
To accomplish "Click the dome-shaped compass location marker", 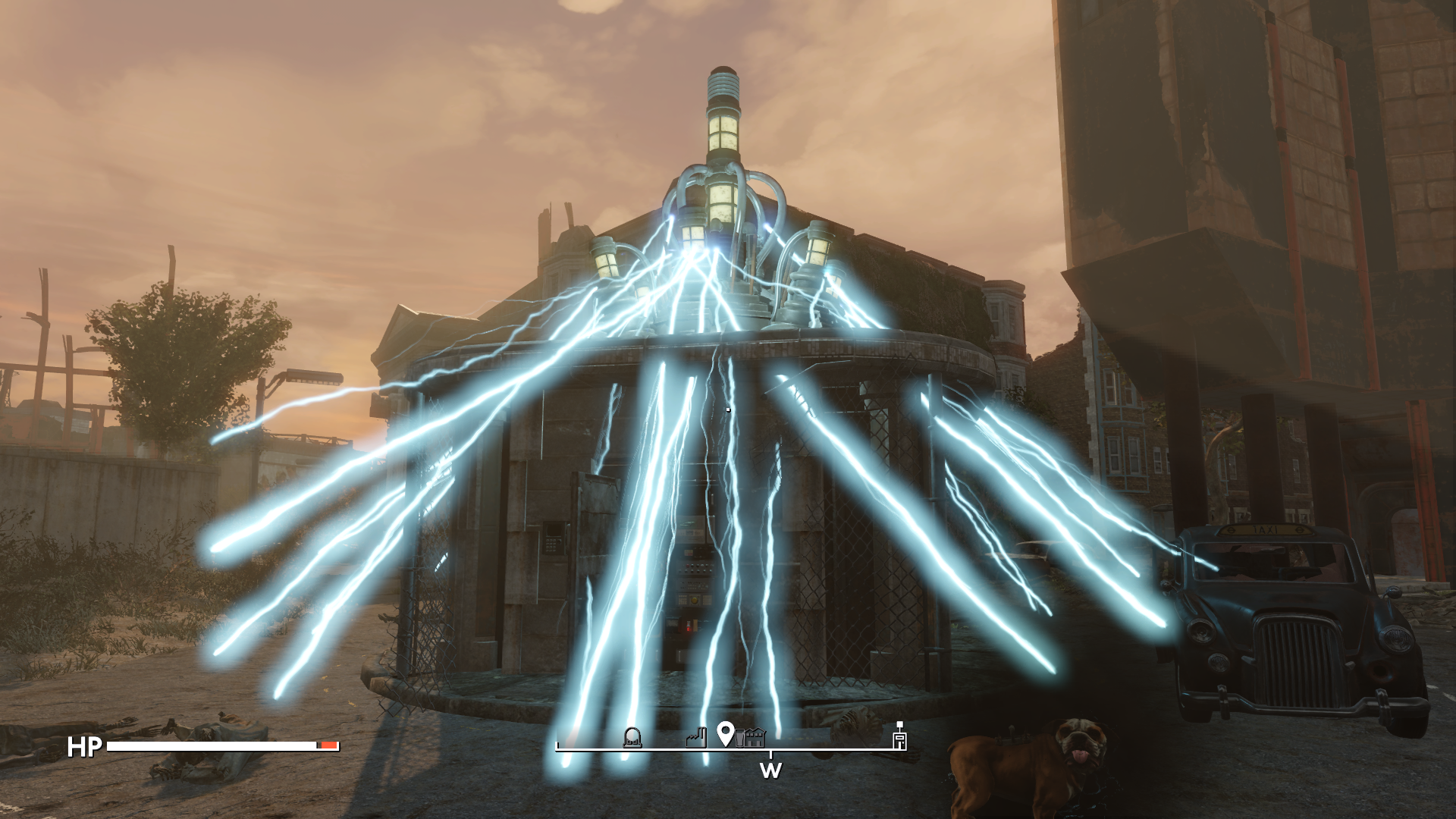I will [x=632, y=737].
